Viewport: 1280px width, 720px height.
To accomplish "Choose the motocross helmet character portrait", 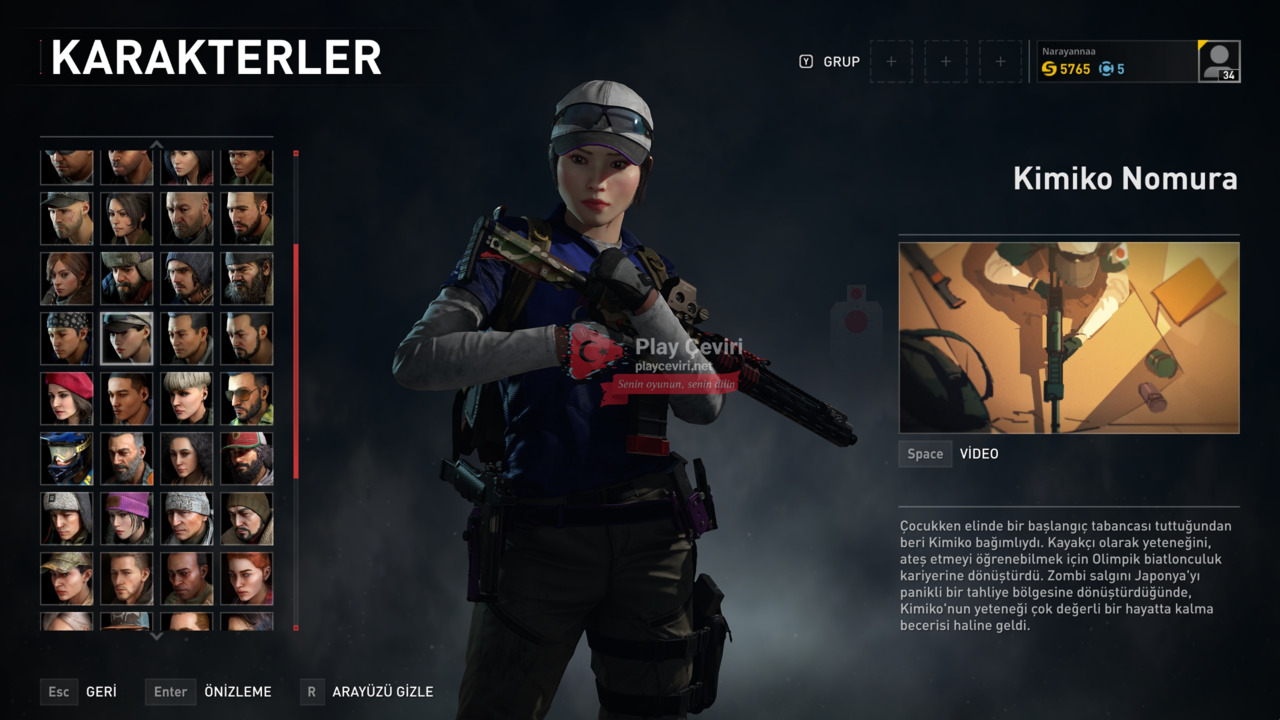I will (x=67, y=458).
